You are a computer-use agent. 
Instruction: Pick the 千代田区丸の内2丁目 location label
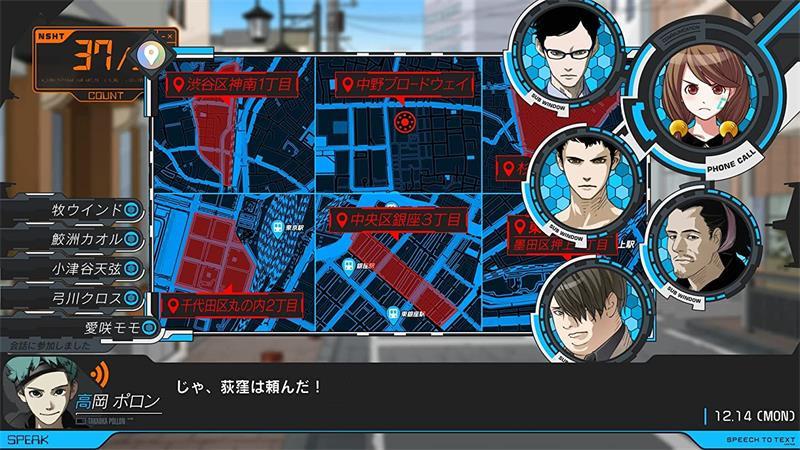[234, 304]
